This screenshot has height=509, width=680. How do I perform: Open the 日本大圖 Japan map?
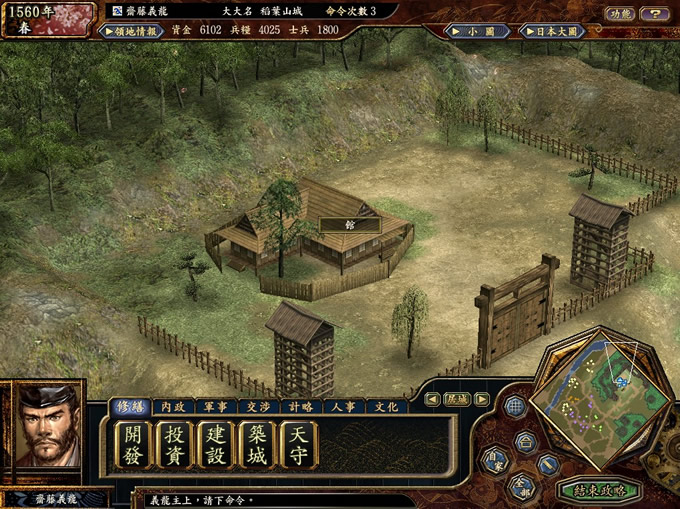[x=549, y=31]
